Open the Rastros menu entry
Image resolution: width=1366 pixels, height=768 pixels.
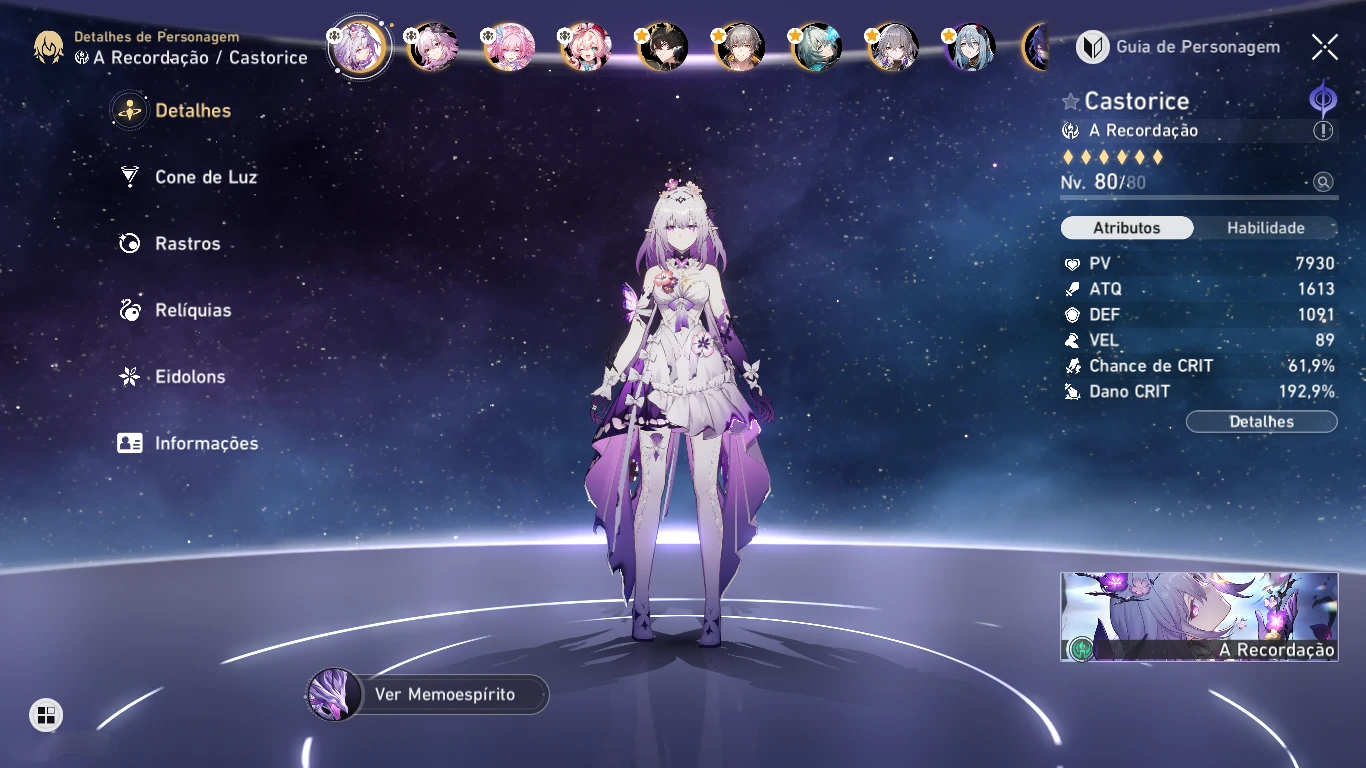point(187,244)
